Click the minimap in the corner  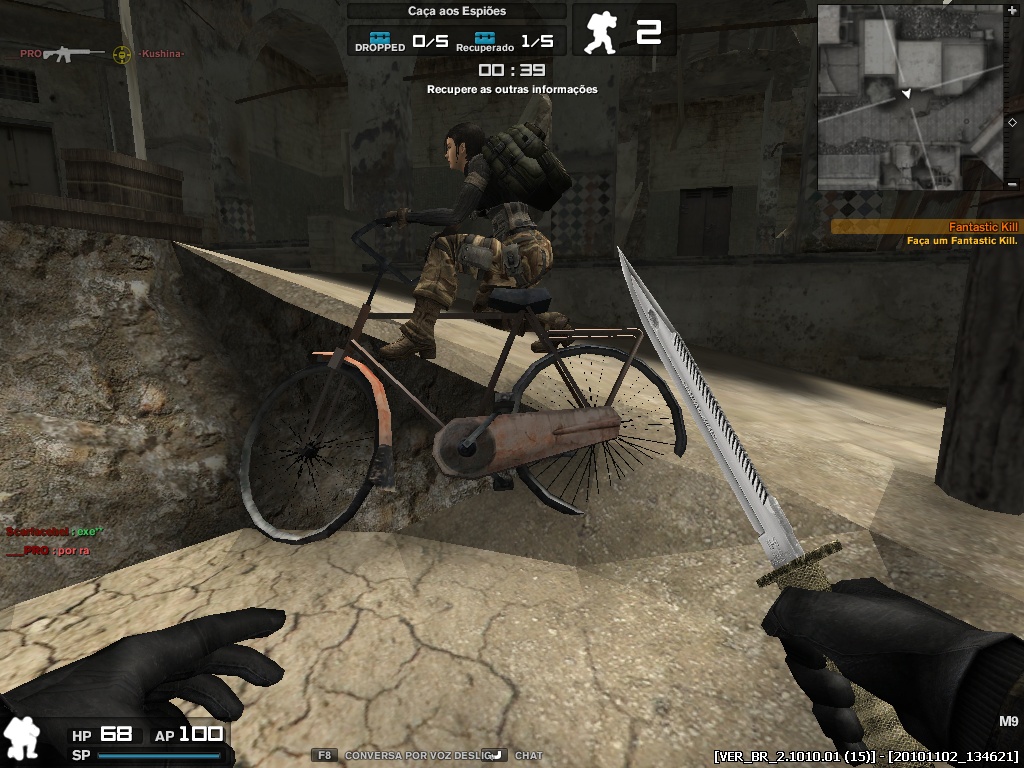[x=911, y=97]
